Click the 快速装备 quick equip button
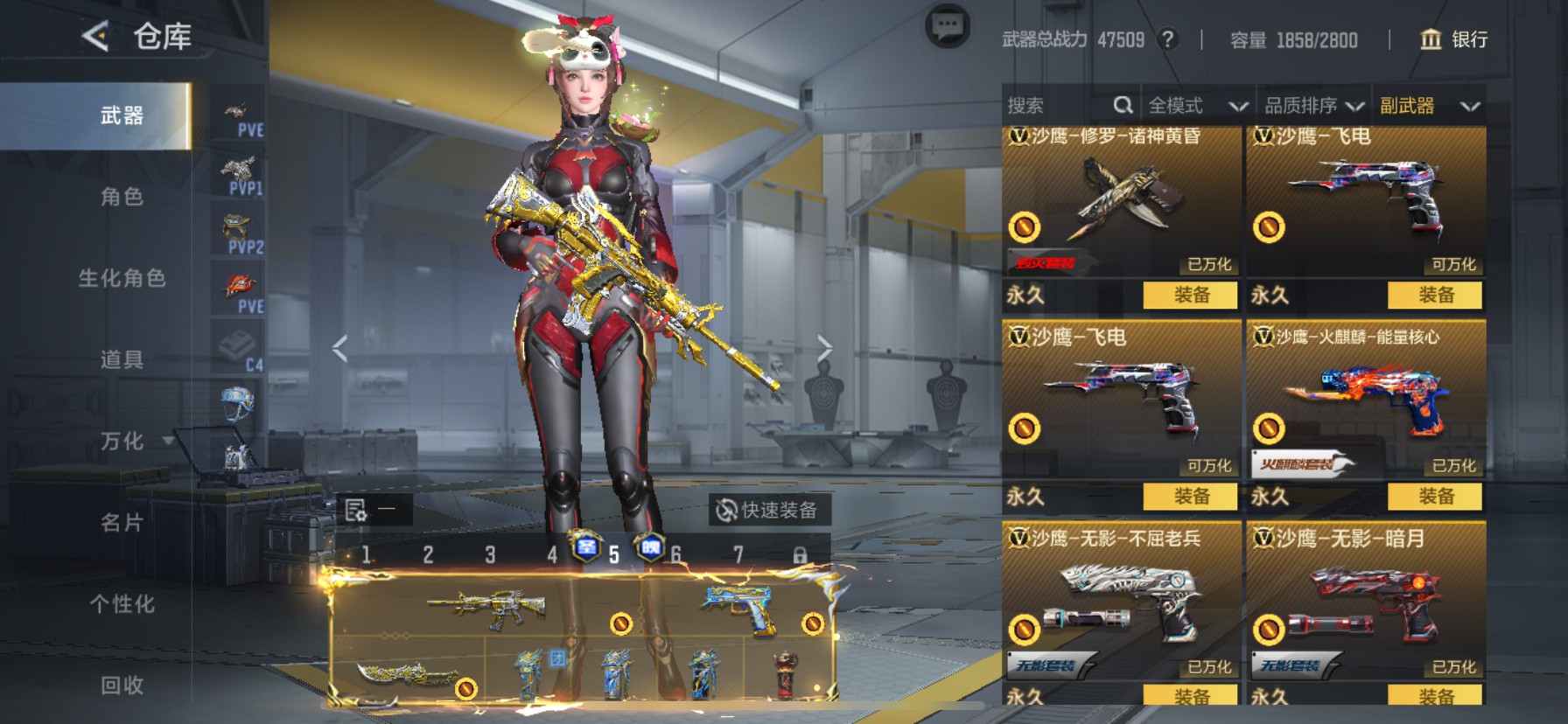Viewport: 1568px width, 724px height. pyautogui.click(x=768, y=510)
